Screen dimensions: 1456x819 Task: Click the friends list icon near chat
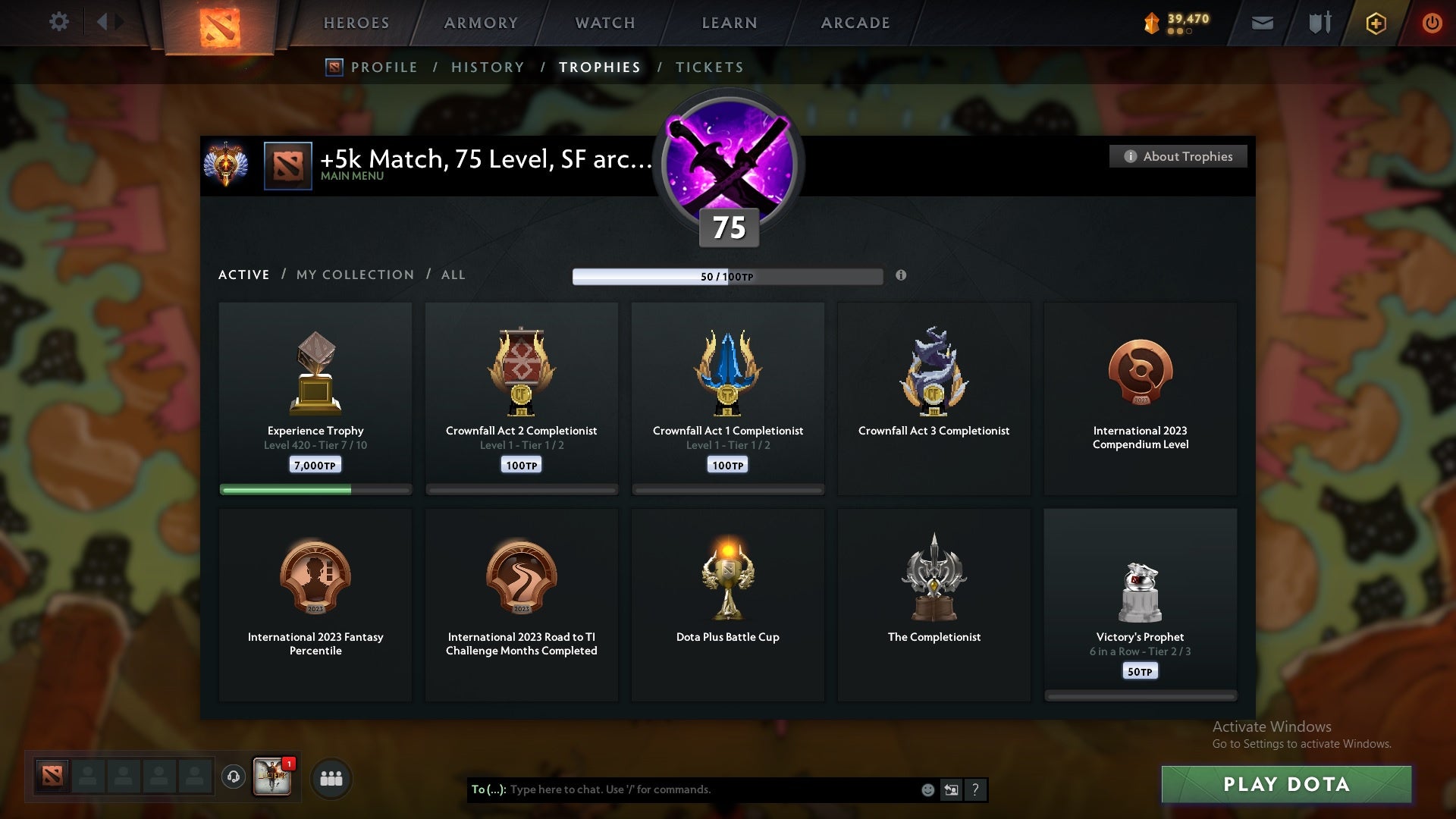coord(331,778)
